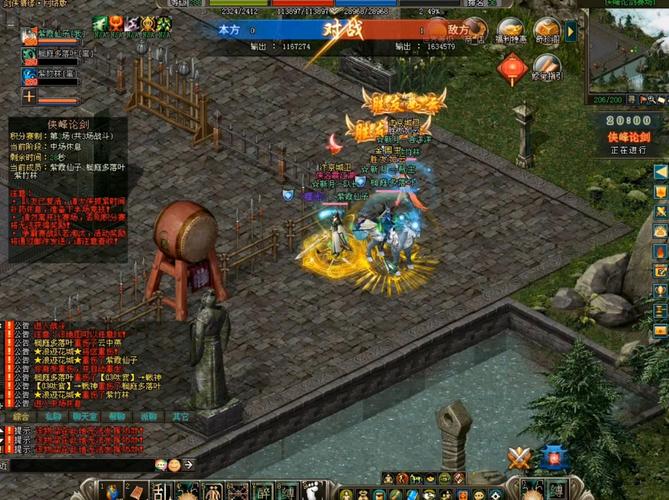Expand the top icon row with the arrow
Viewport: 669px width, 500px height.
pos(571,30)
